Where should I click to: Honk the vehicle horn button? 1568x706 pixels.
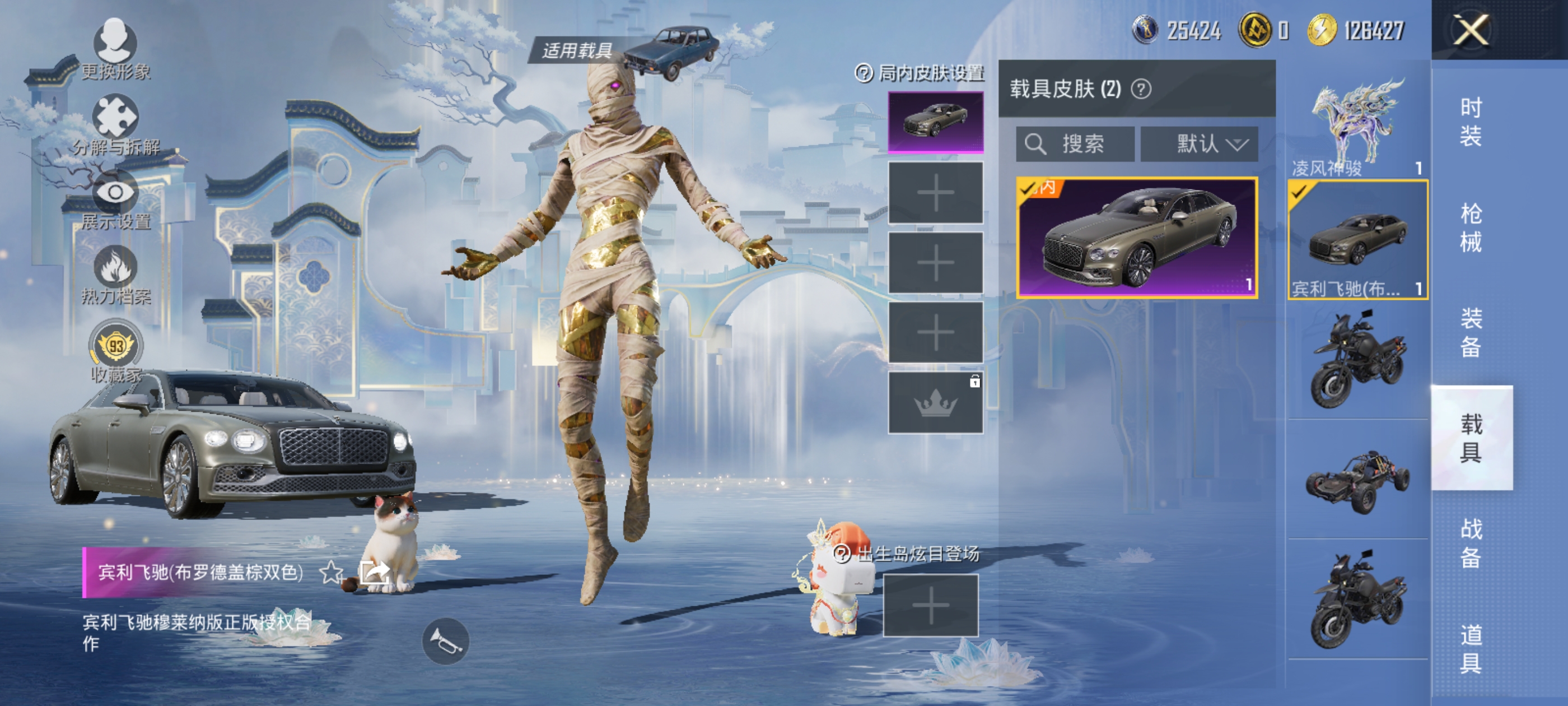446,642
